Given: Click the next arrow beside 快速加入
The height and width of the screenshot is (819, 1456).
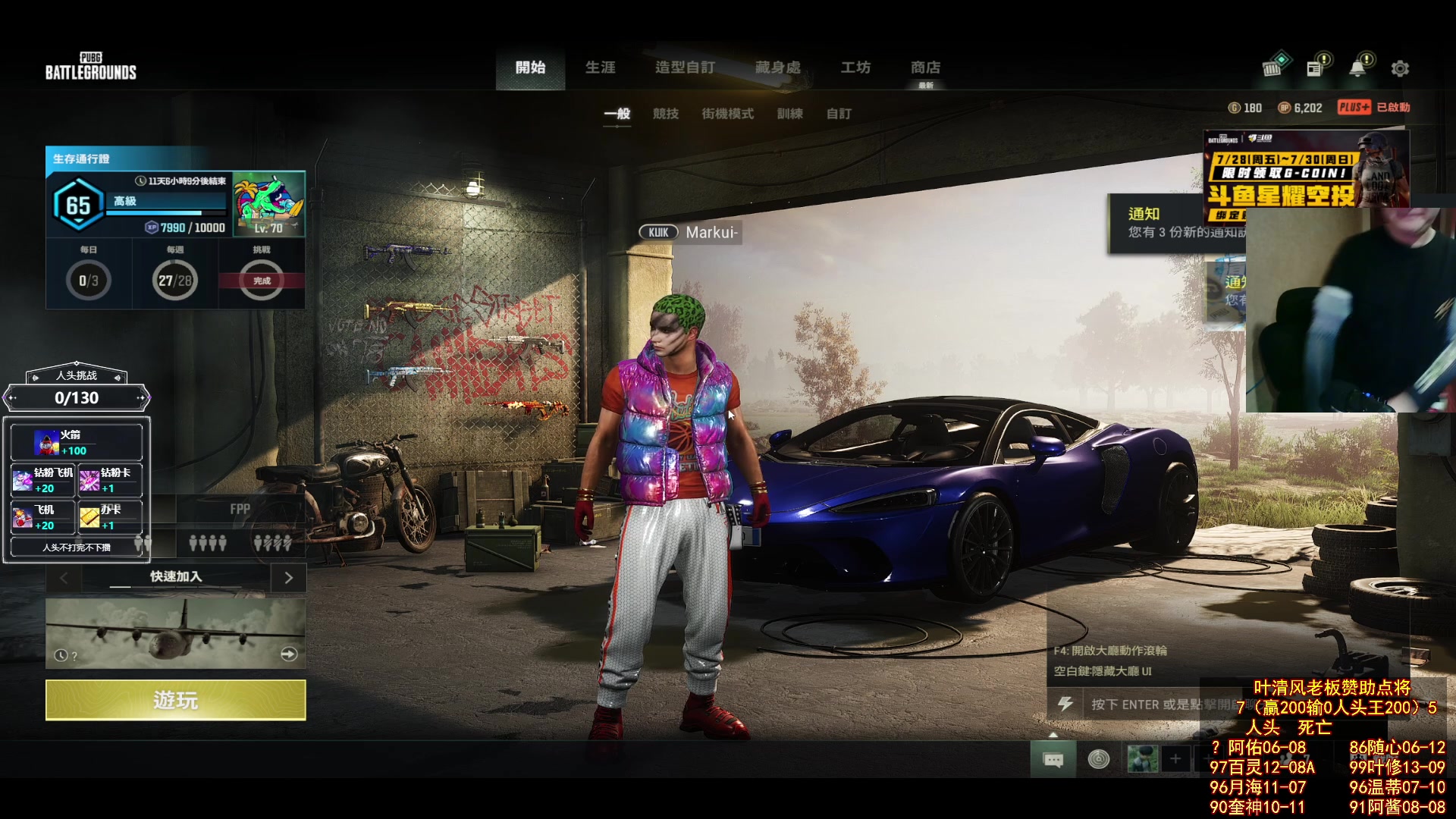Looking at the screenshot, I should 288,578.
